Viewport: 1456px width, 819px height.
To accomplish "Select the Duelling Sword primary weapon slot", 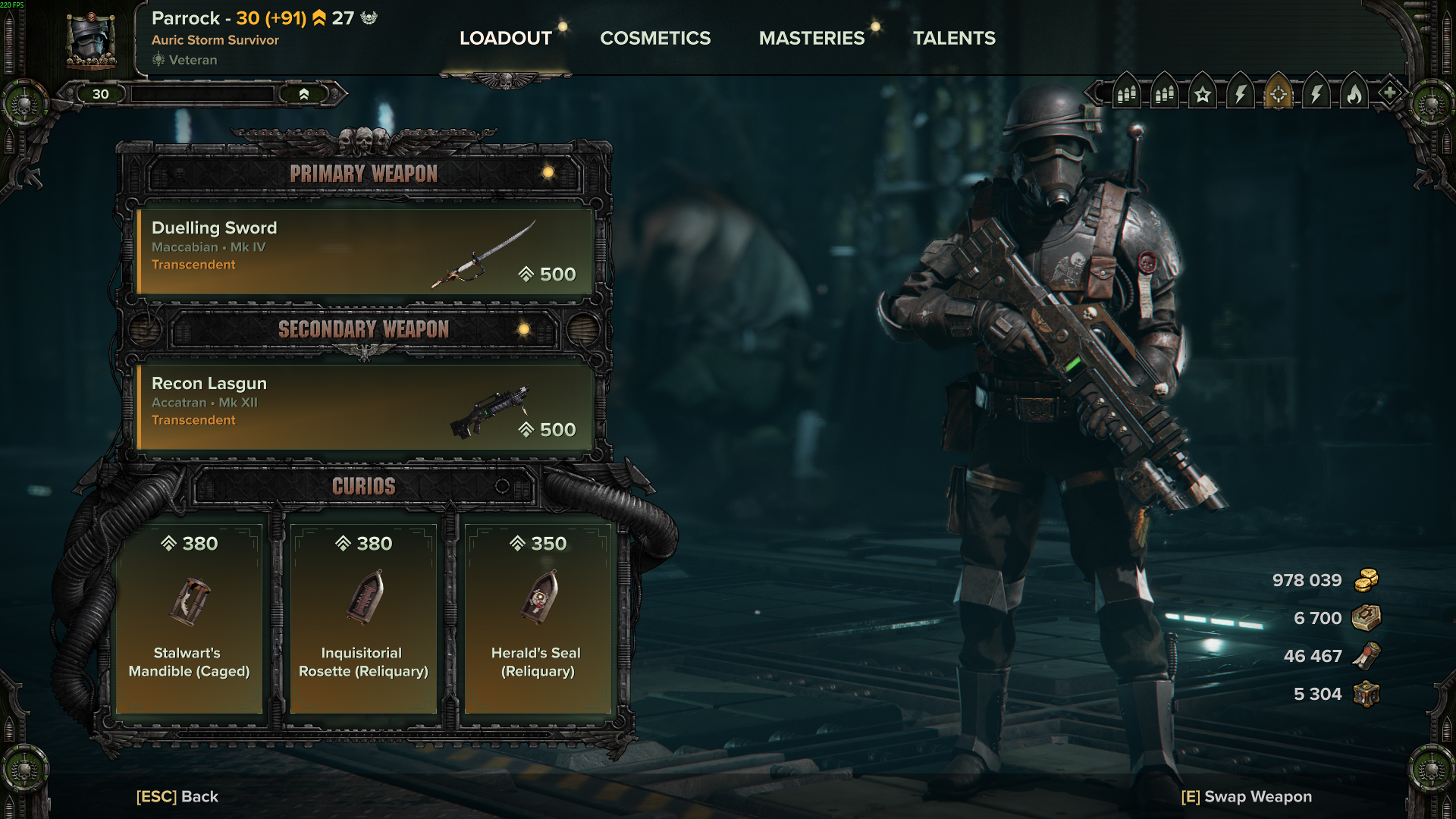I will point(364,252).
